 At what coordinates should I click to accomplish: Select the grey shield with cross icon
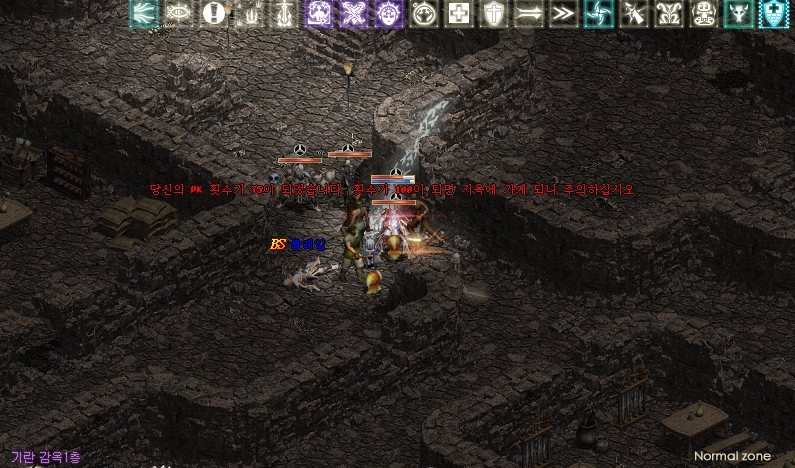[x=493, y=13]
